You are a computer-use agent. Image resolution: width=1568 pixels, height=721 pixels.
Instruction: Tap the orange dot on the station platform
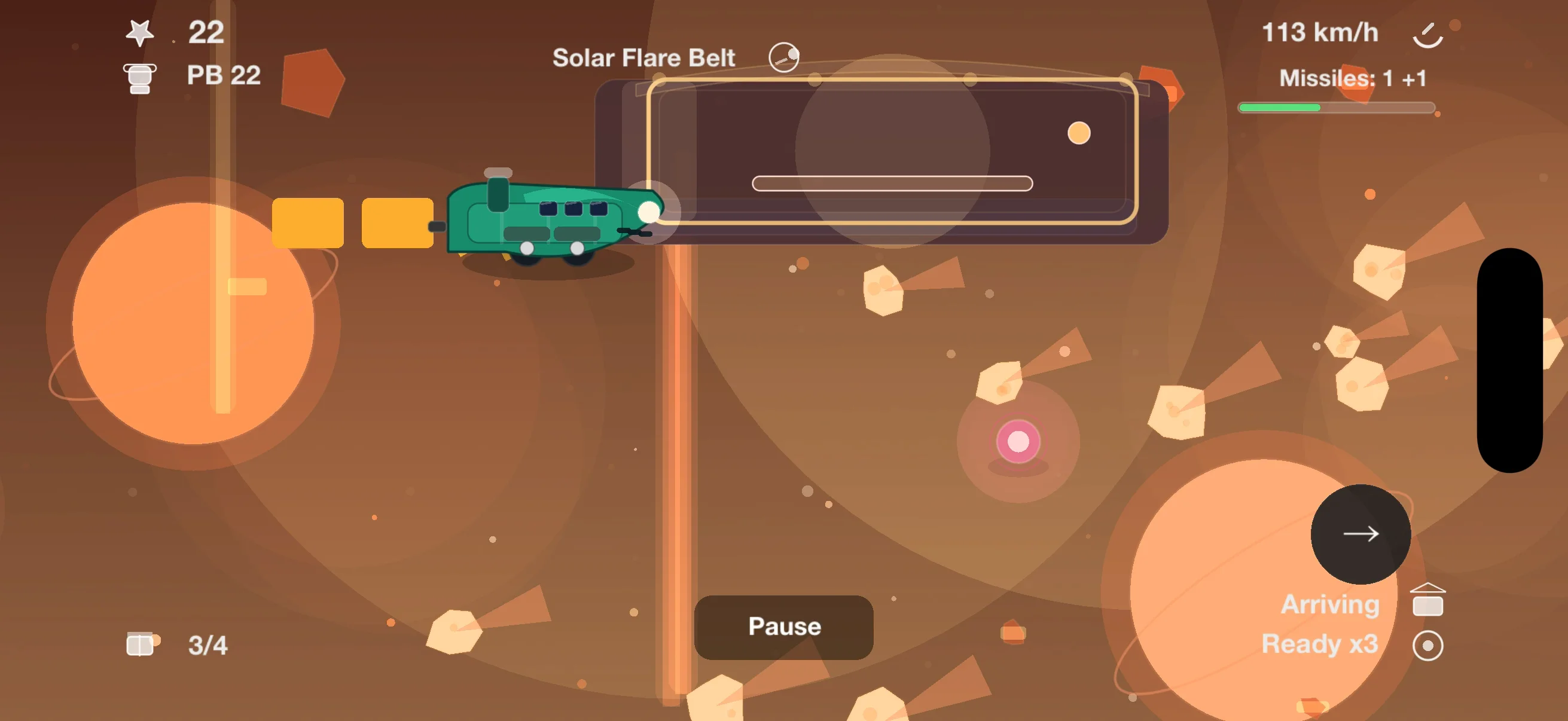1080,134
